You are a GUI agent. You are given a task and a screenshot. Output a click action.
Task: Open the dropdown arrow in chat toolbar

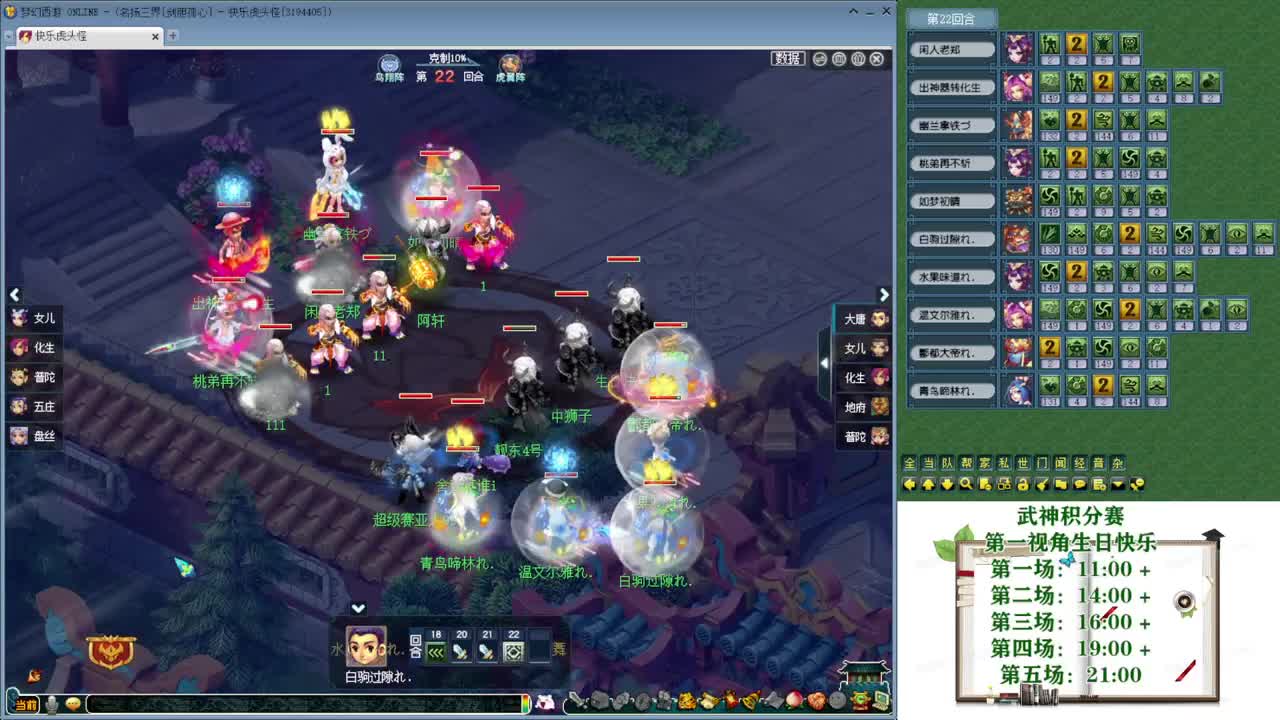pyautogui.click(x=1117, y=484)
